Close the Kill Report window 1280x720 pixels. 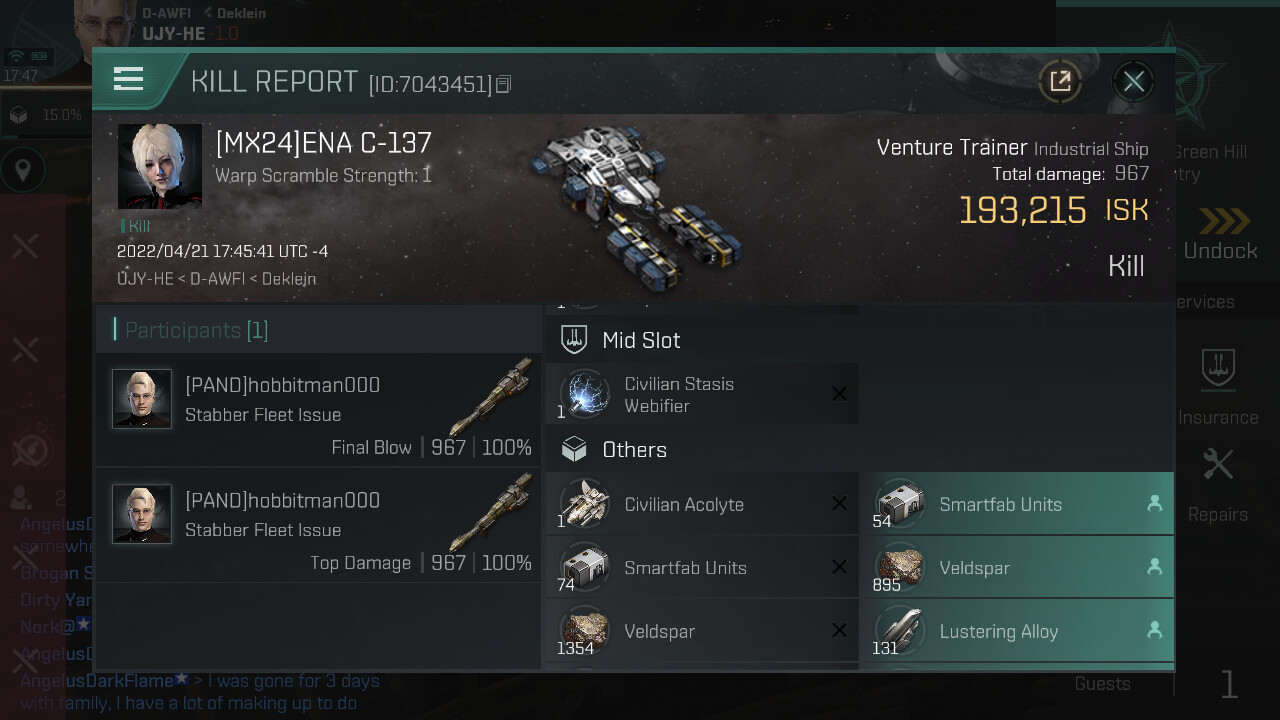pyautogui.click(x=1133, y=81)
